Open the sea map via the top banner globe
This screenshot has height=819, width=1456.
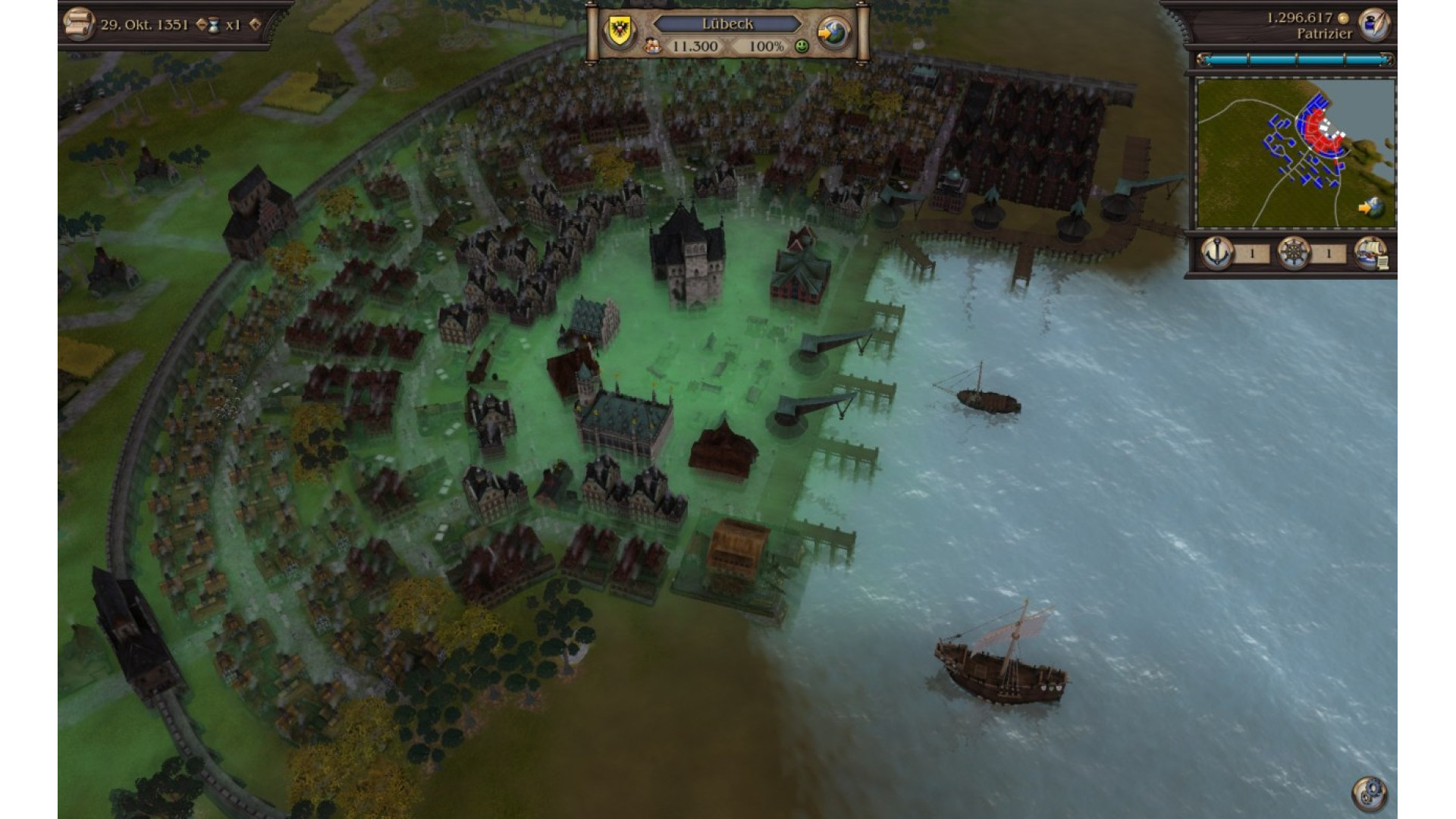tap(833, 31)
